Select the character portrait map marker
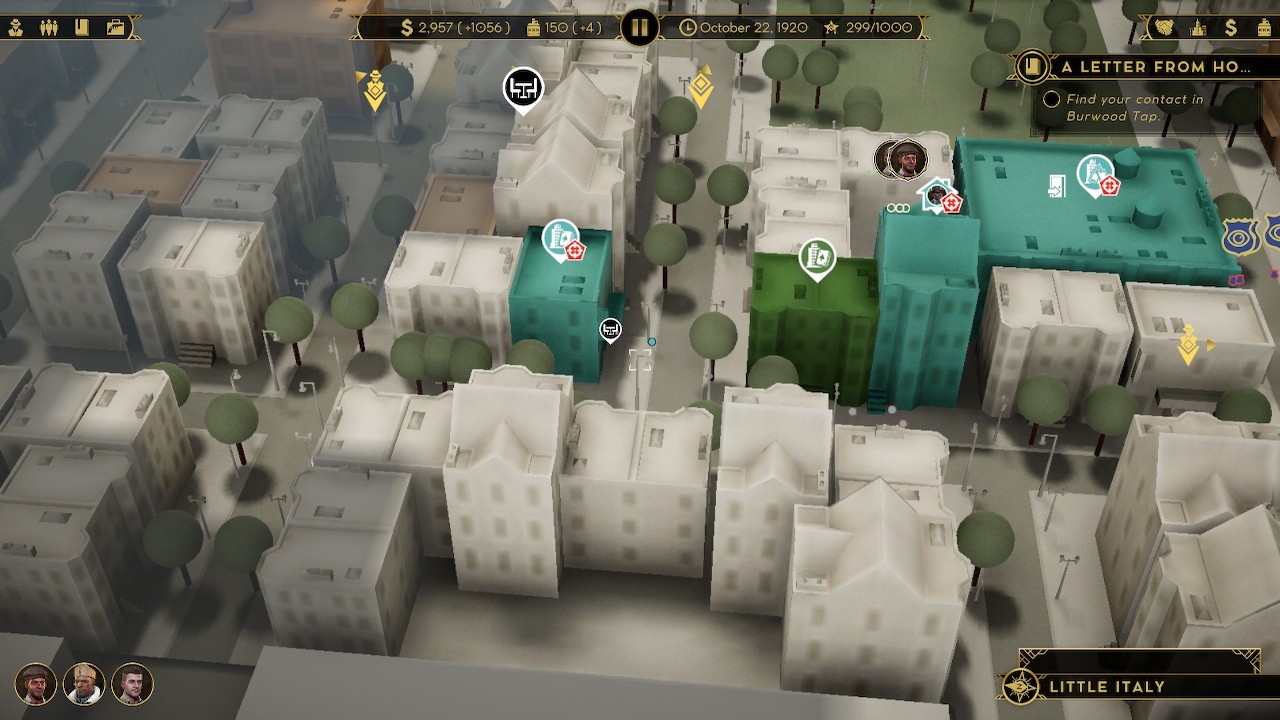The image size is (1280, 720). click(906, 159)
